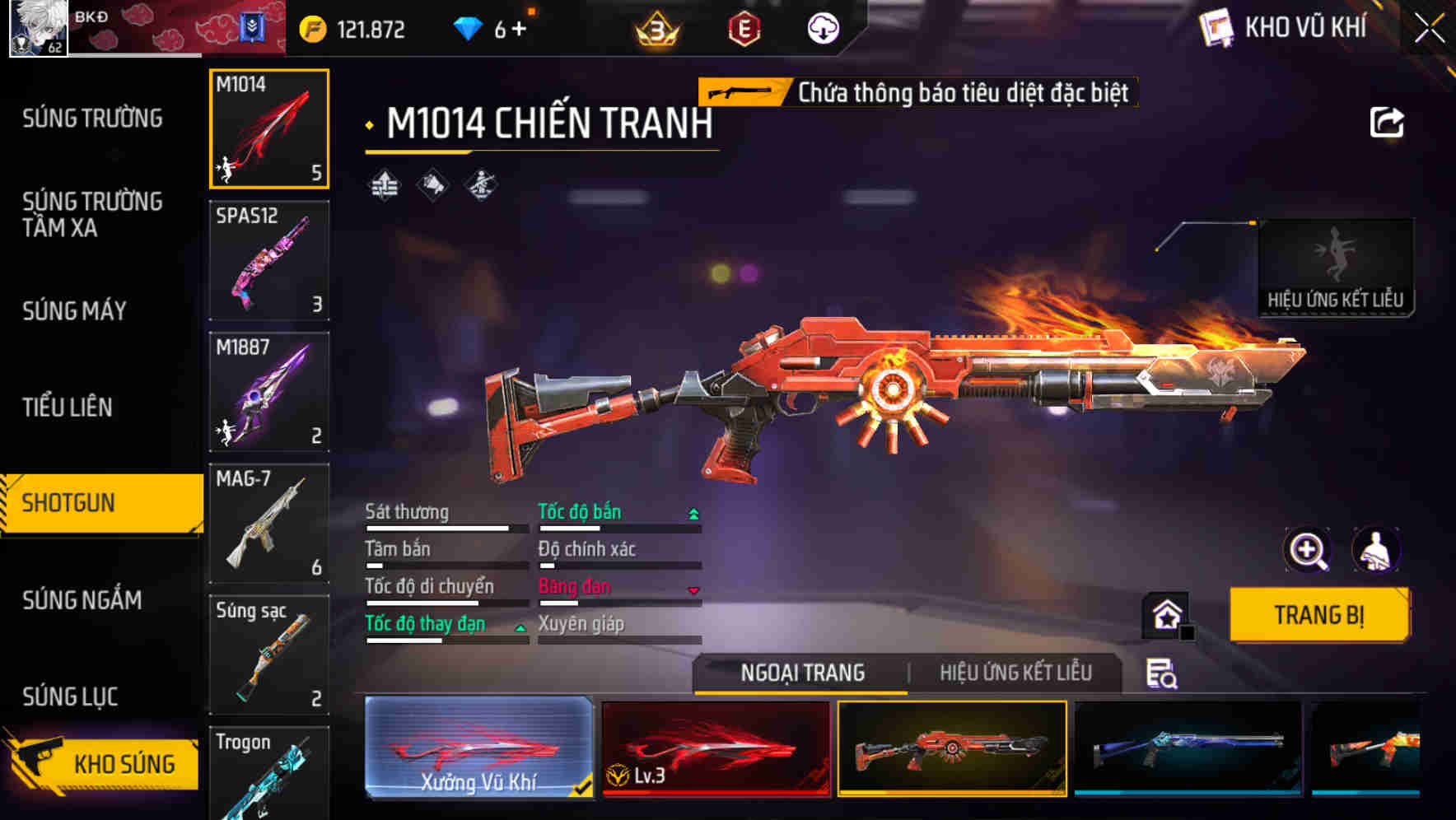Image resolution: width=1456 pixels, height=820 pixels.
Task: Switch to the SÚNG TRƯỜNG category
Action: click(92, 119)
